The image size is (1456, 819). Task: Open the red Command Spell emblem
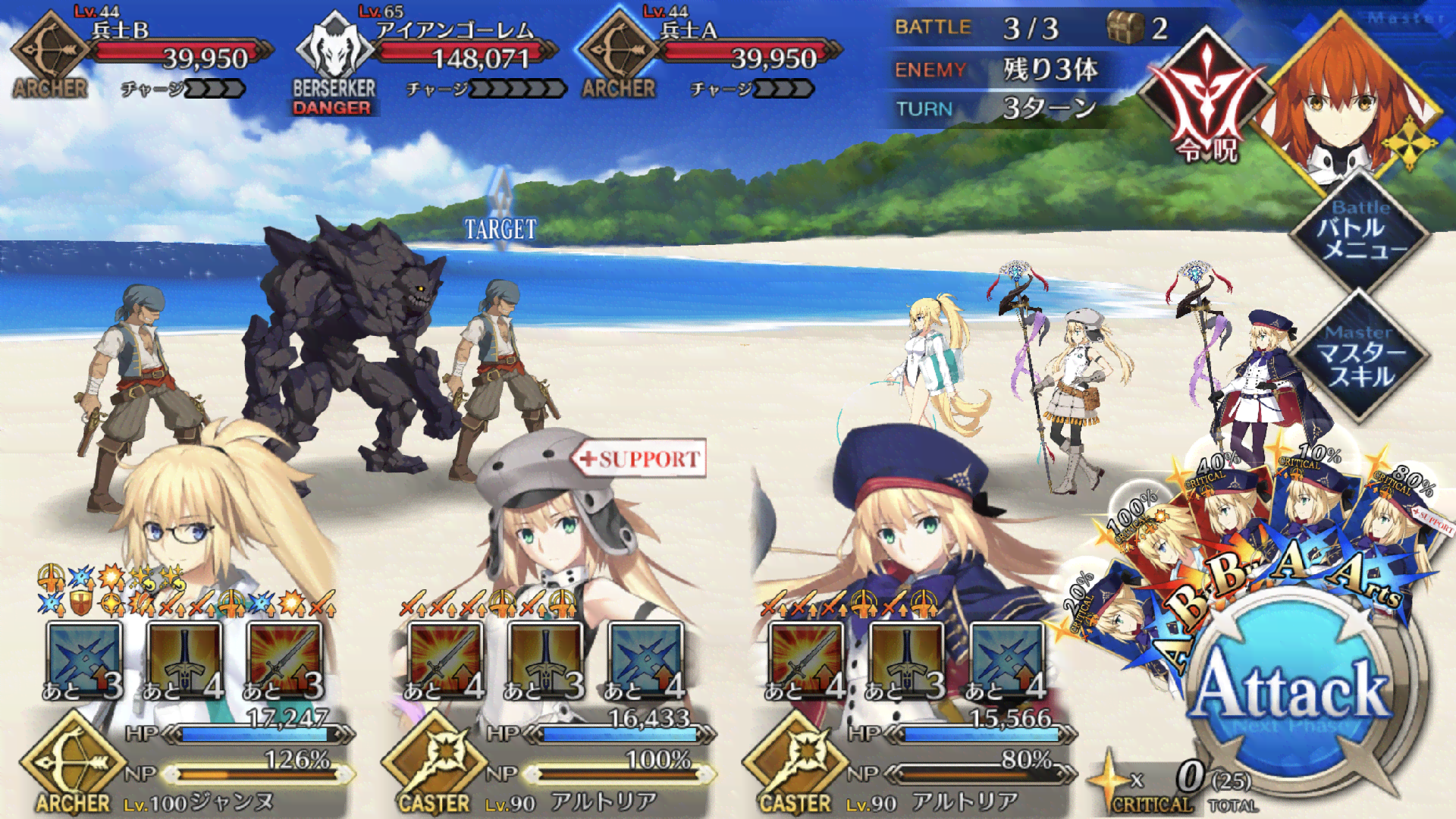tap(1206, 99)
